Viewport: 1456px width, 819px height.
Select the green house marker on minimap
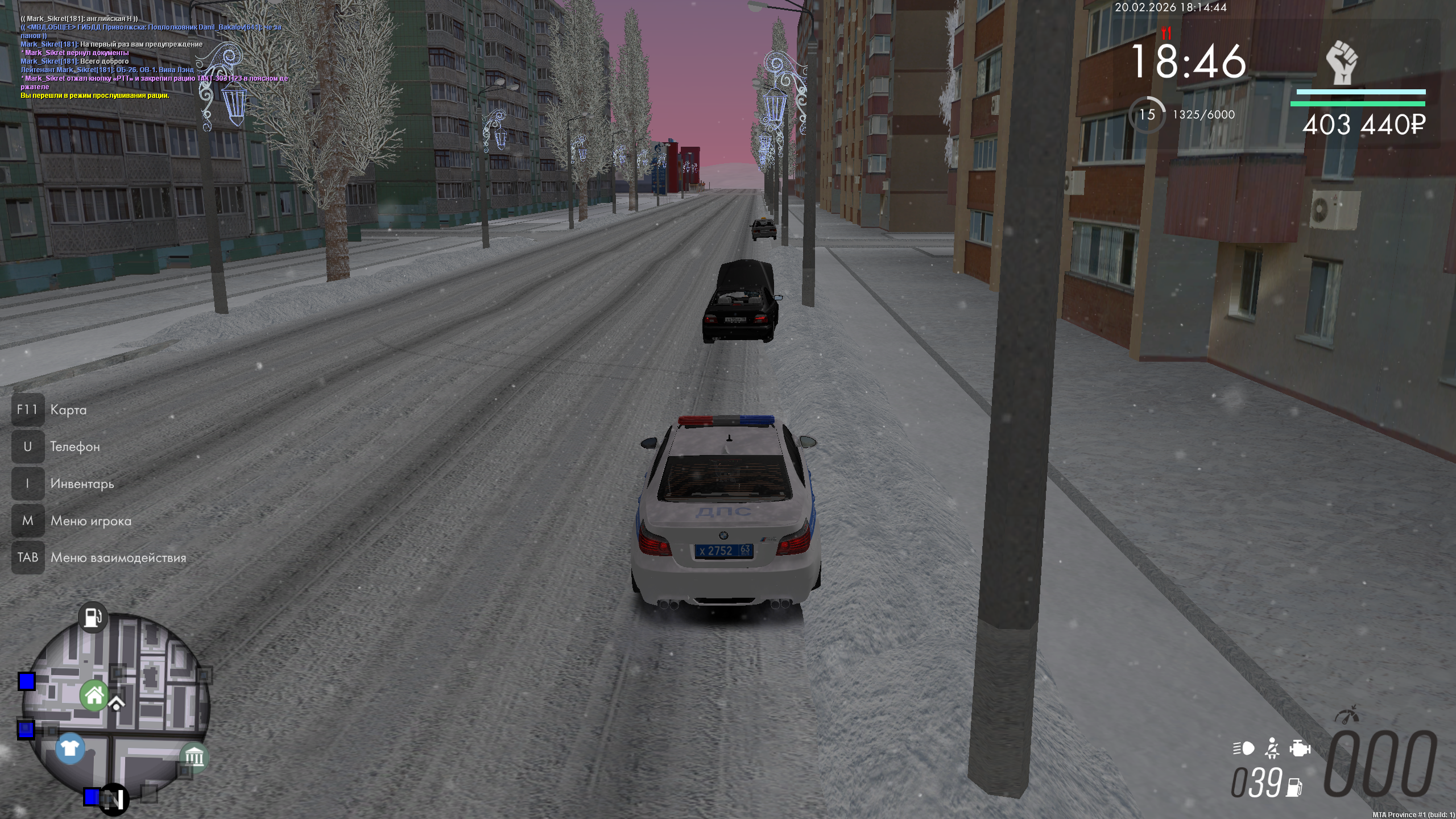(94, 695)
